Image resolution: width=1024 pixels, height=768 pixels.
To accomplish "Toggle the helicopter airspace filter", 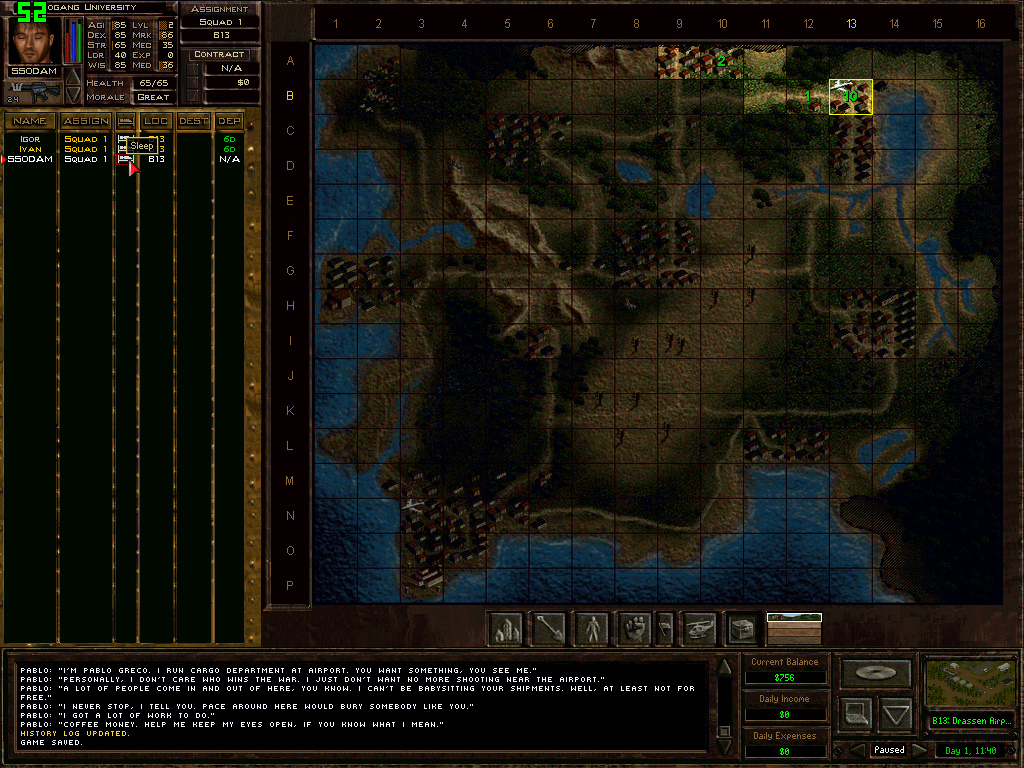I will (700, 628).
